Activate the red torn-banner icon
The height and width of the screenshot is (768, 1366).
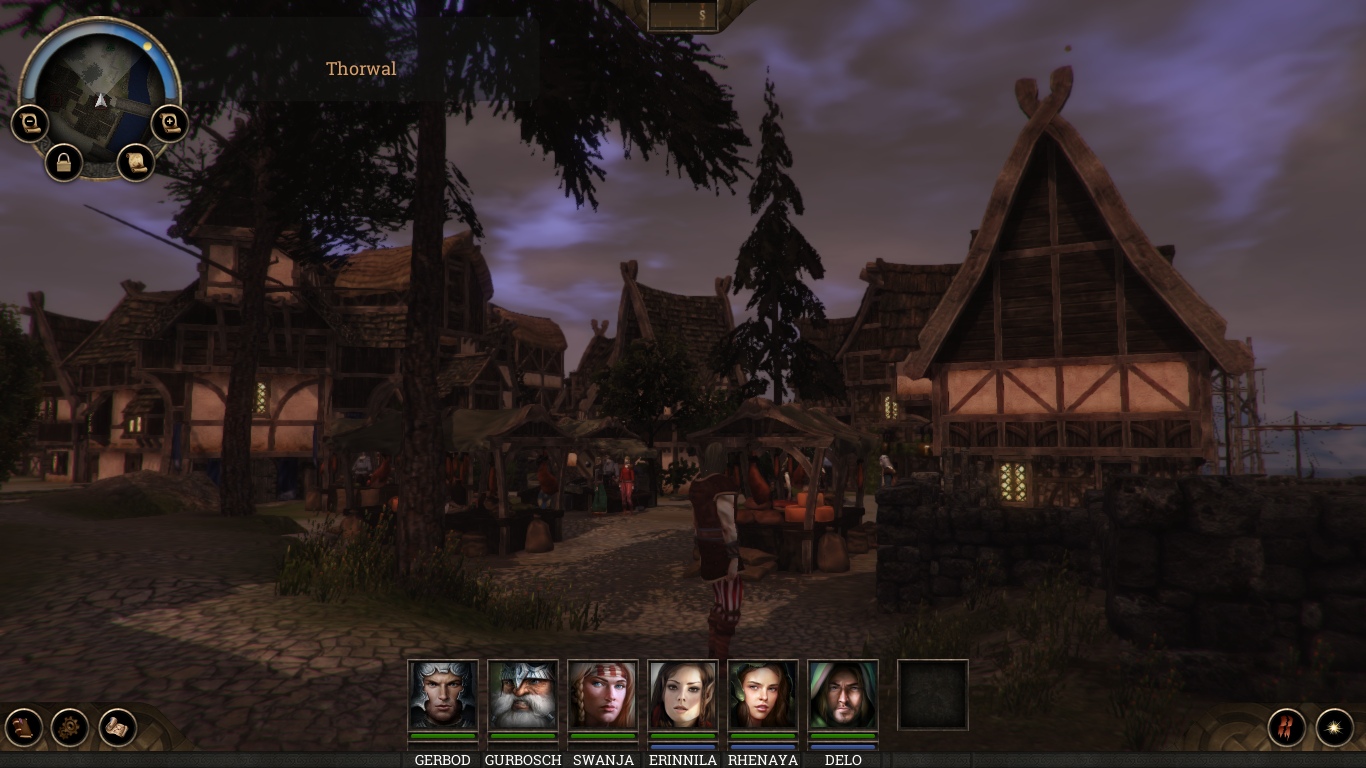pyautogui.click(x=1287, y=727)
